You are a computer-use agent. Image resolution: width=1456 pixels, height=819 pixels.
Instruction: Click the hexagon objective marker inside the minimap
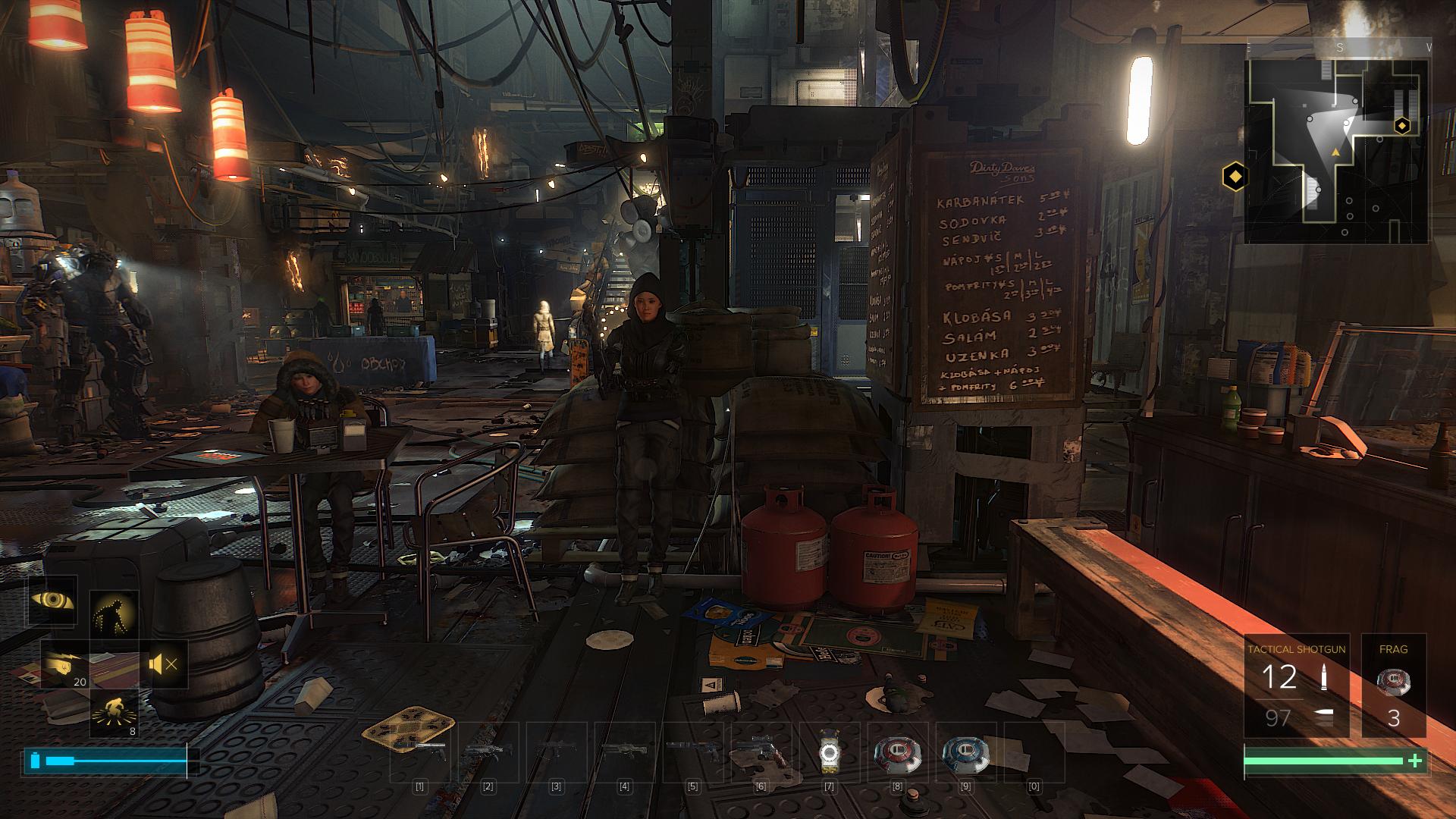pos(1402,126)
